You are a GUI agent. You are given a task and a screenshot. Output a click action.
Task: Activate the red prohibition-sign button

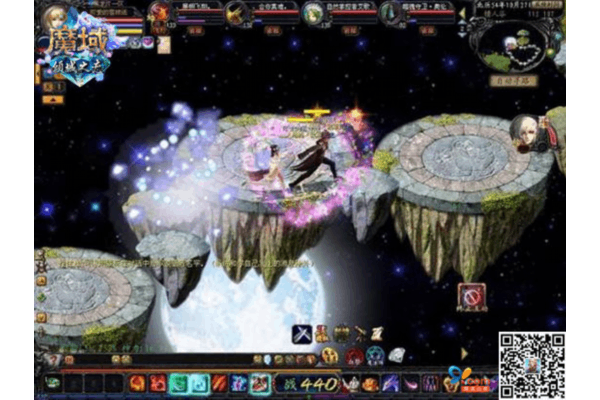pos(471,296)
